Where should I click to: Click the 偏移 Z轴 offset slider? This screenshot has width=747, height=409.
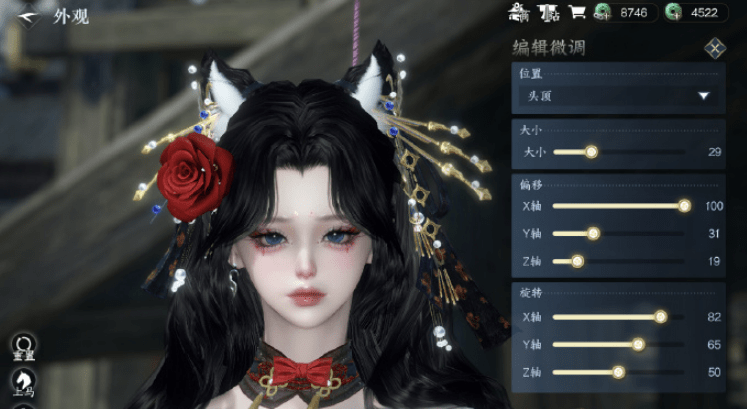tap(577, 261)
